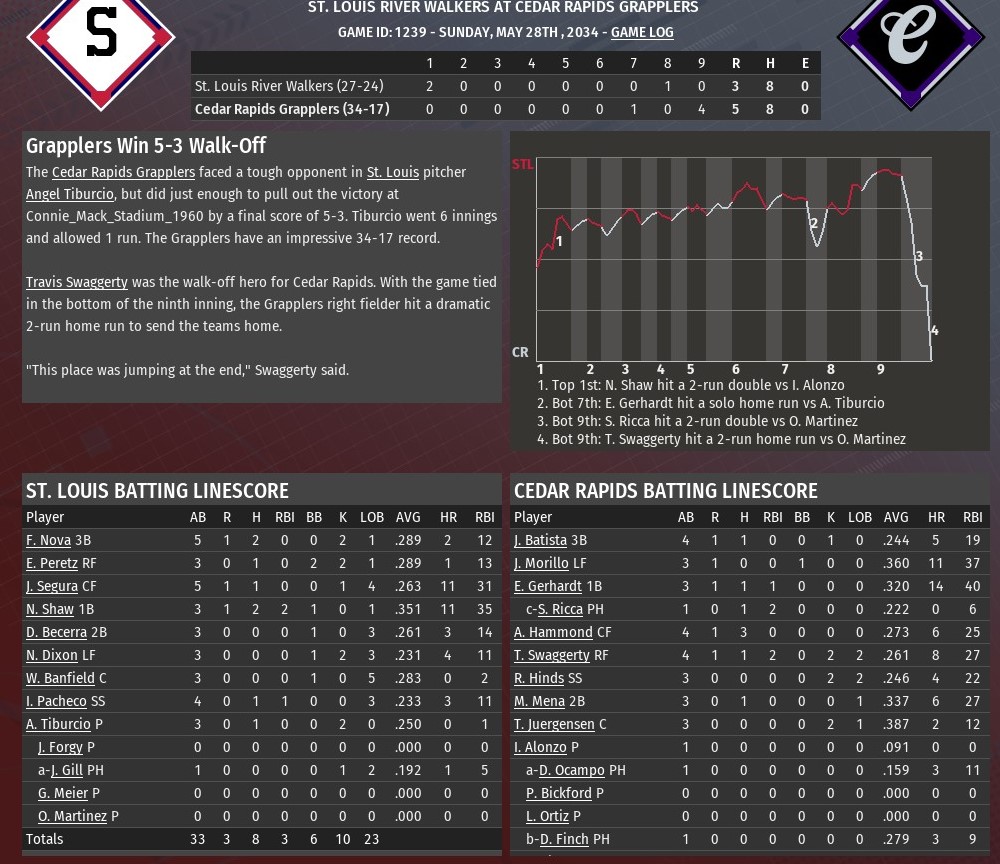Open J. Morillo's player page
Image resolution: width=1000 pixels, height=864 pixels.
[x=541, y=563]
